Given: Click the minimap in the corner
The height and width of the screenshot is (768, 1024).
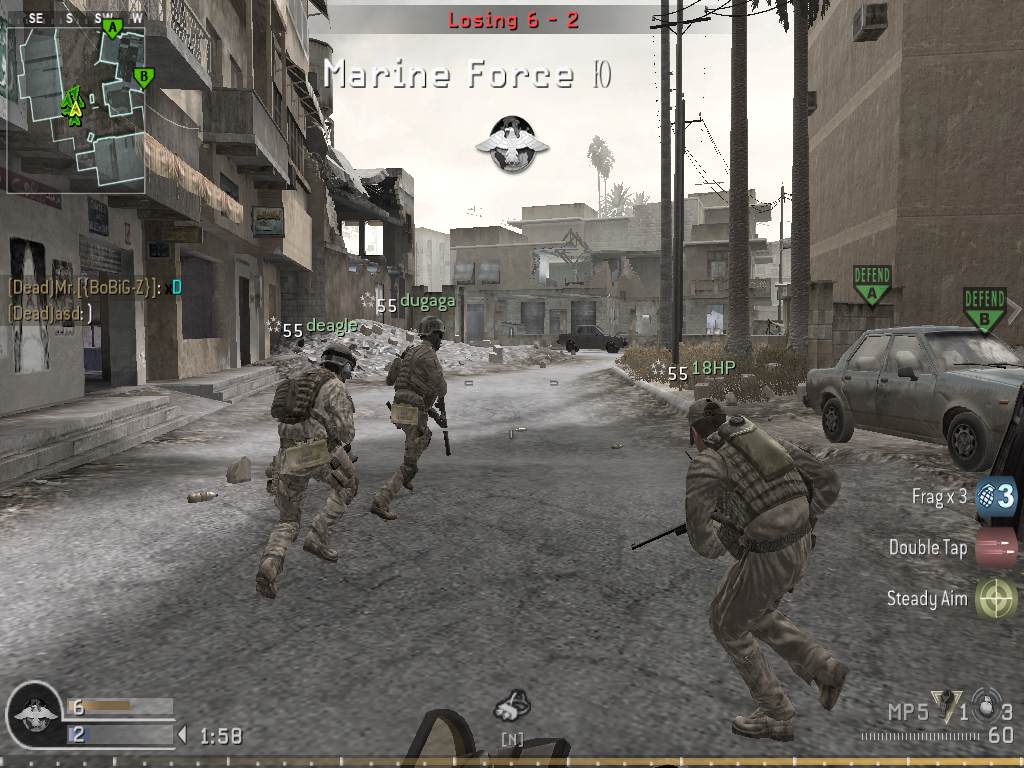Looking at the screenshot, I should point(75,97).
